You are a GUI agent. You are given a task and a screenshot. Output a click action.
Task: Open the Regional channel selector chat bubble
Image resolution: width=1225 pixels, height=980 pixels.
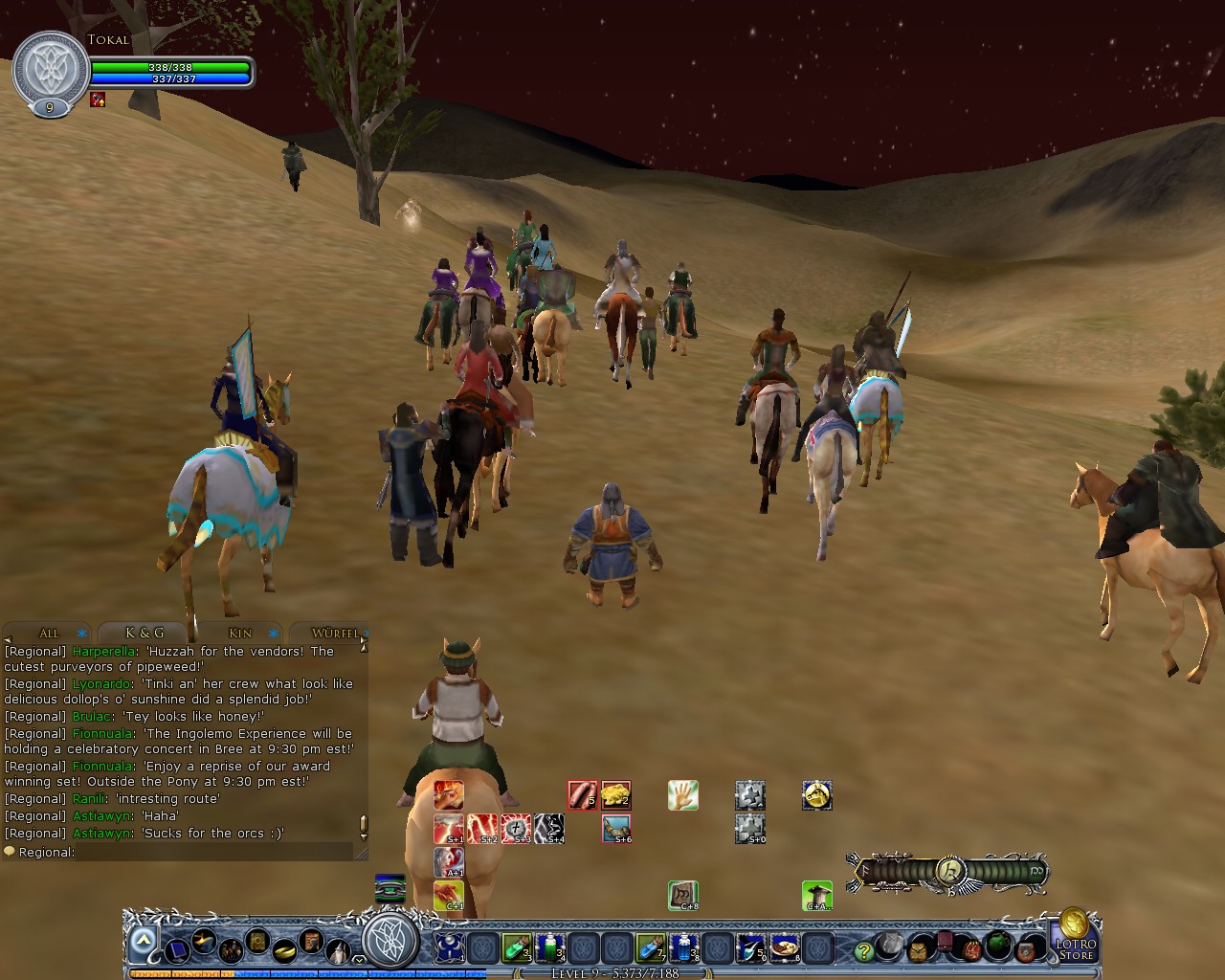click(9, 851)
